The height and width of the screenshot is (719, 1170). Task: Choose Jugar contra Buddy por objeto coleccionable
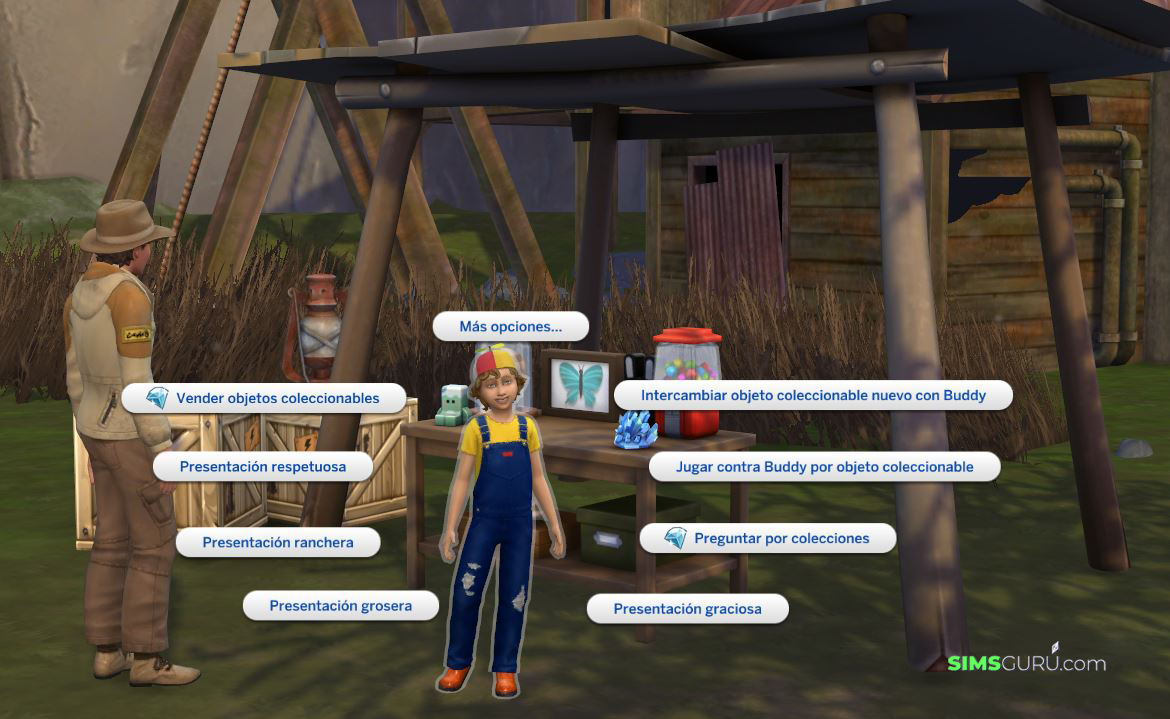click(824, 467)
